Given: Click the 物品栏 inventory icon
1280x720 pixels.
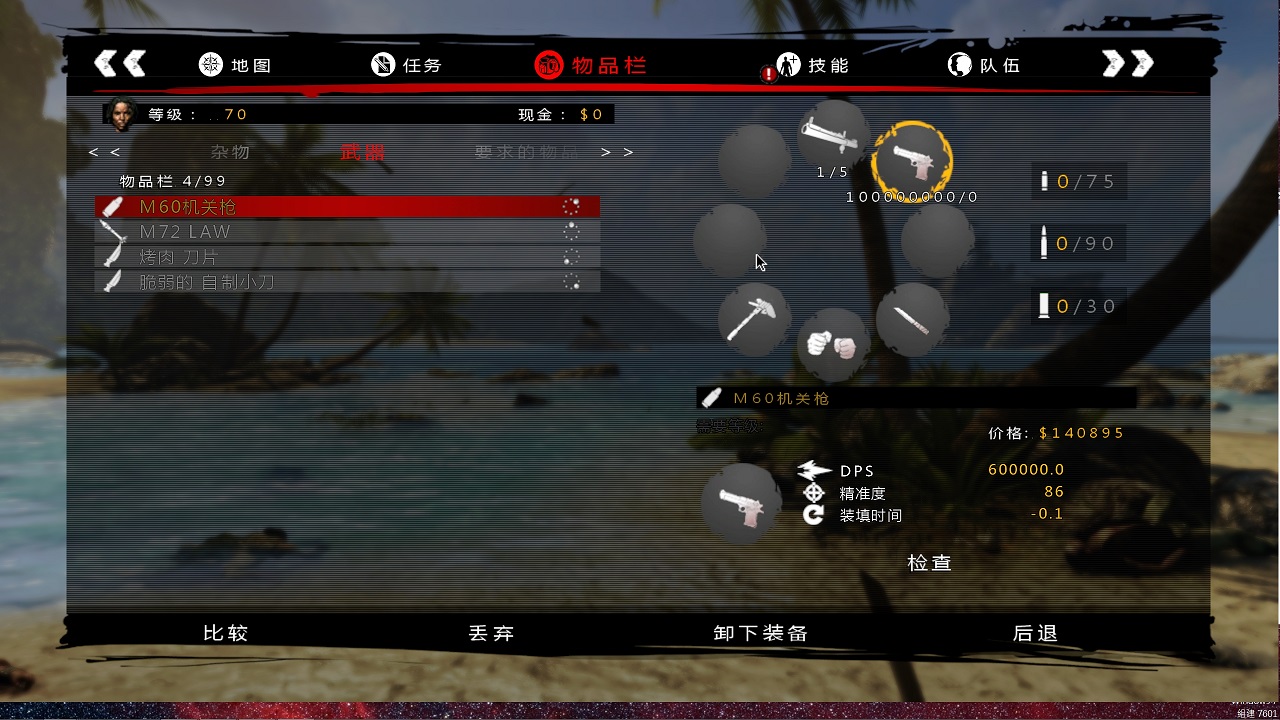Looking at the screenshot, I should pyautogui.click(x=547, y=64).
